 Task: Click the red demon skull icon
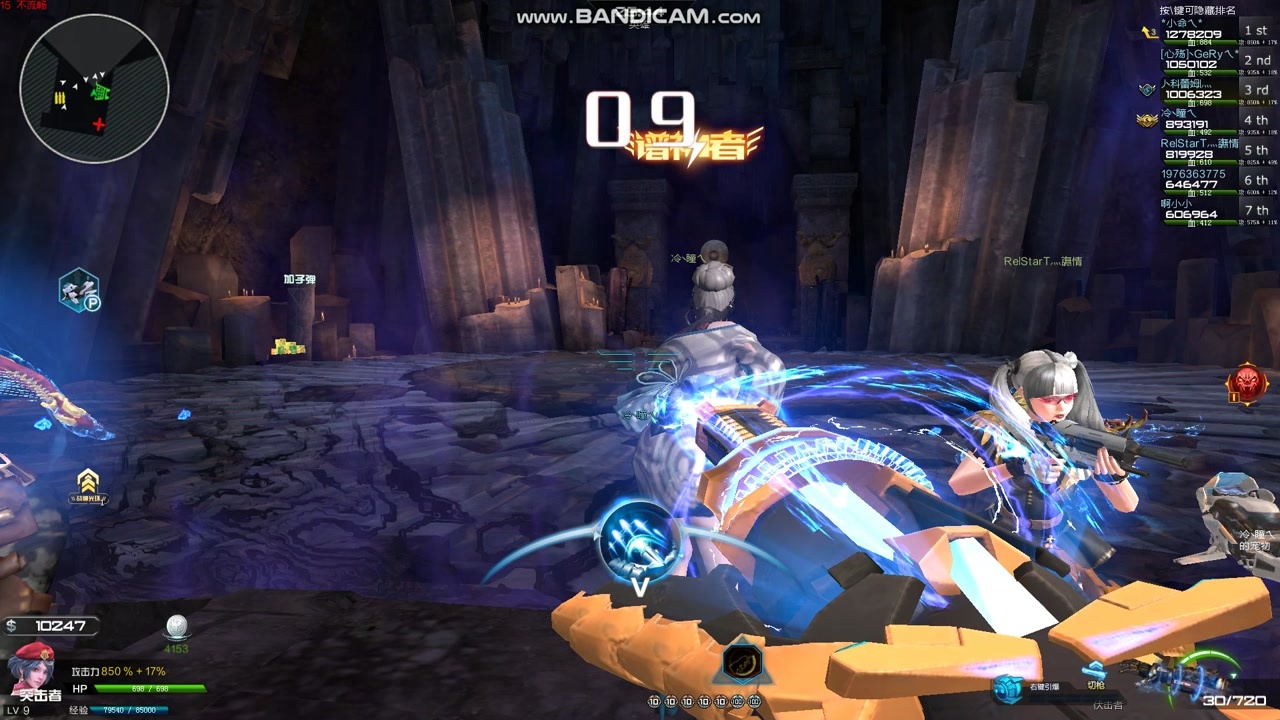[1247, 384]
